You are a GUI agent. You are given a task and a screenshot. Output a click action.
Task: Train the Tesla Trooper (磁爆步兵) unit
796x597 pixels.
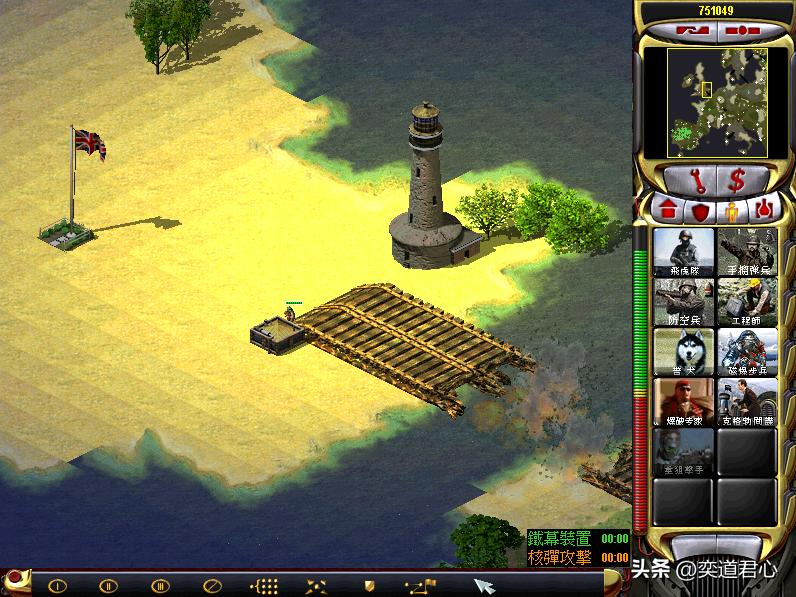(747, 352)
